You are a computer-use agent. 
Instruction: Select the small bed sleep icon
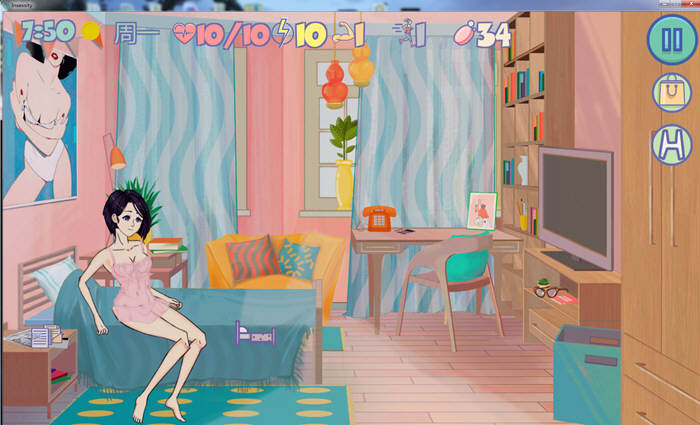pyautogui.click(x=255, y=333)
